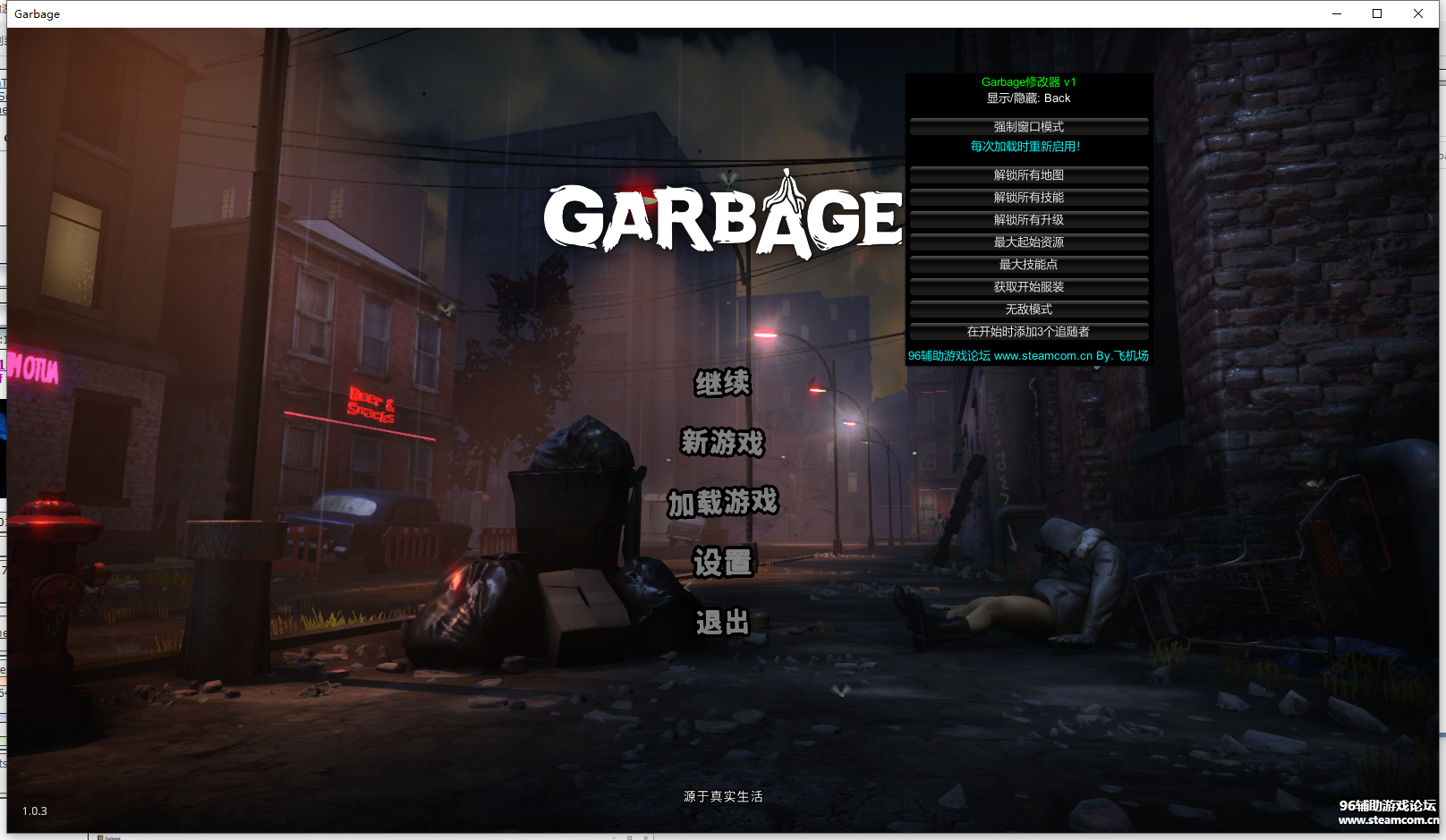The height and width of the screenshot is (840, 1446).
Task: Enable 解锁所有升级 in the trainer panel
Action: coord(1029,220)
